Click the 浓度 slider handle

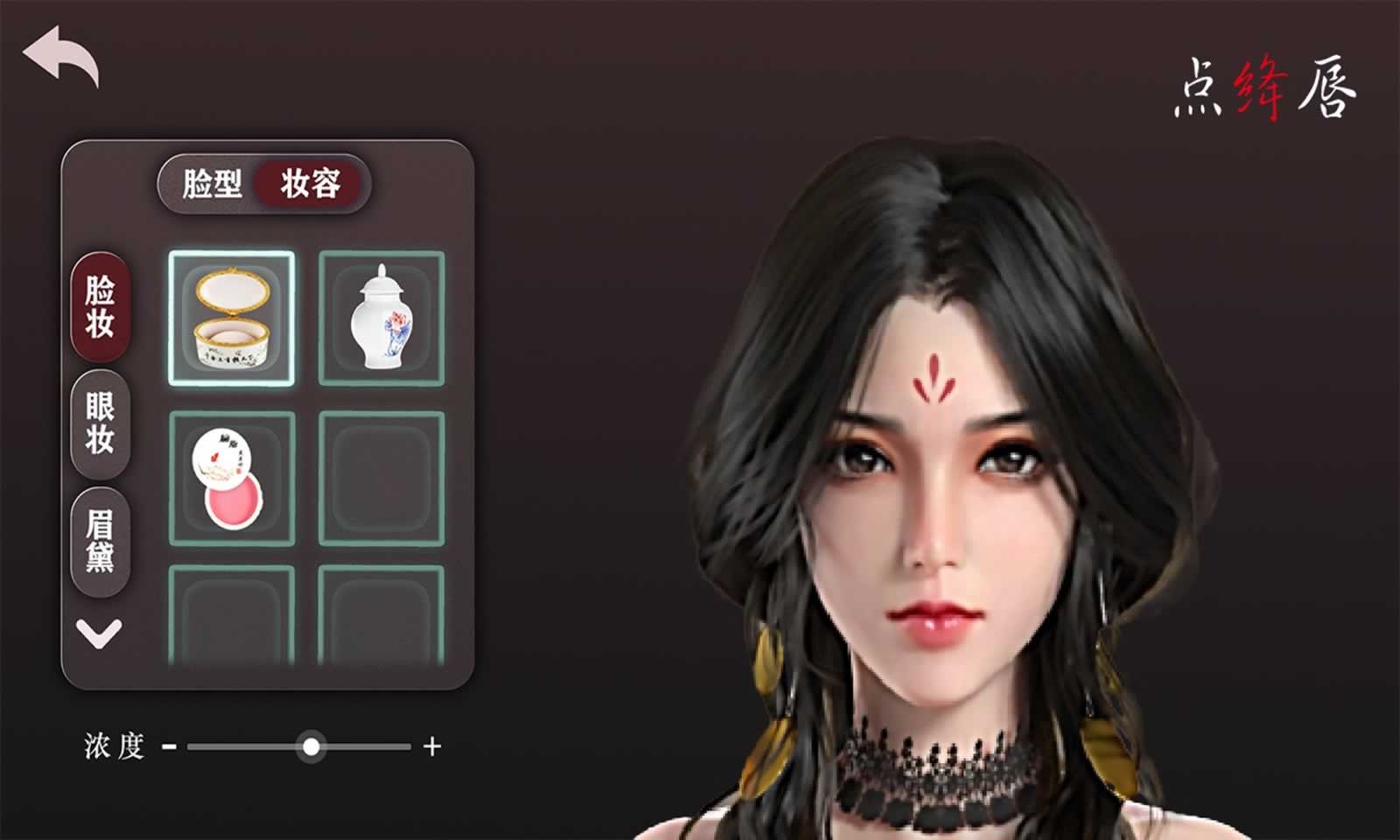click(x=312, y=748)
